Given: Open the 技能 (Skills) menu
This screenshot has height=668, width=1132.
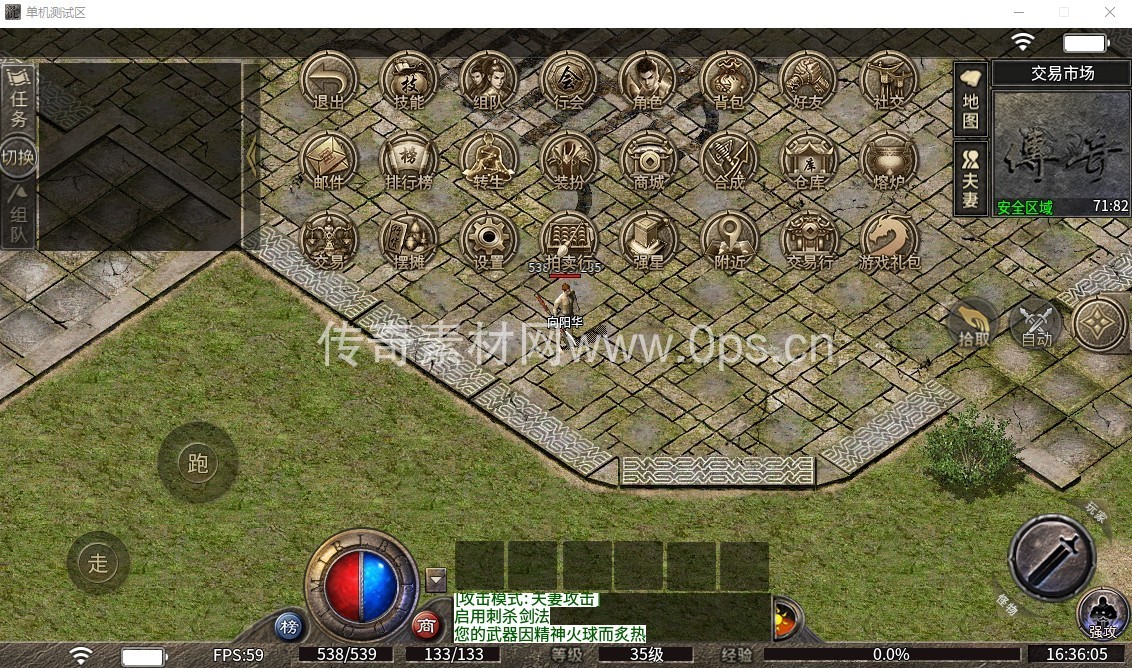Looking at the screenshot, I should (409, 80).
